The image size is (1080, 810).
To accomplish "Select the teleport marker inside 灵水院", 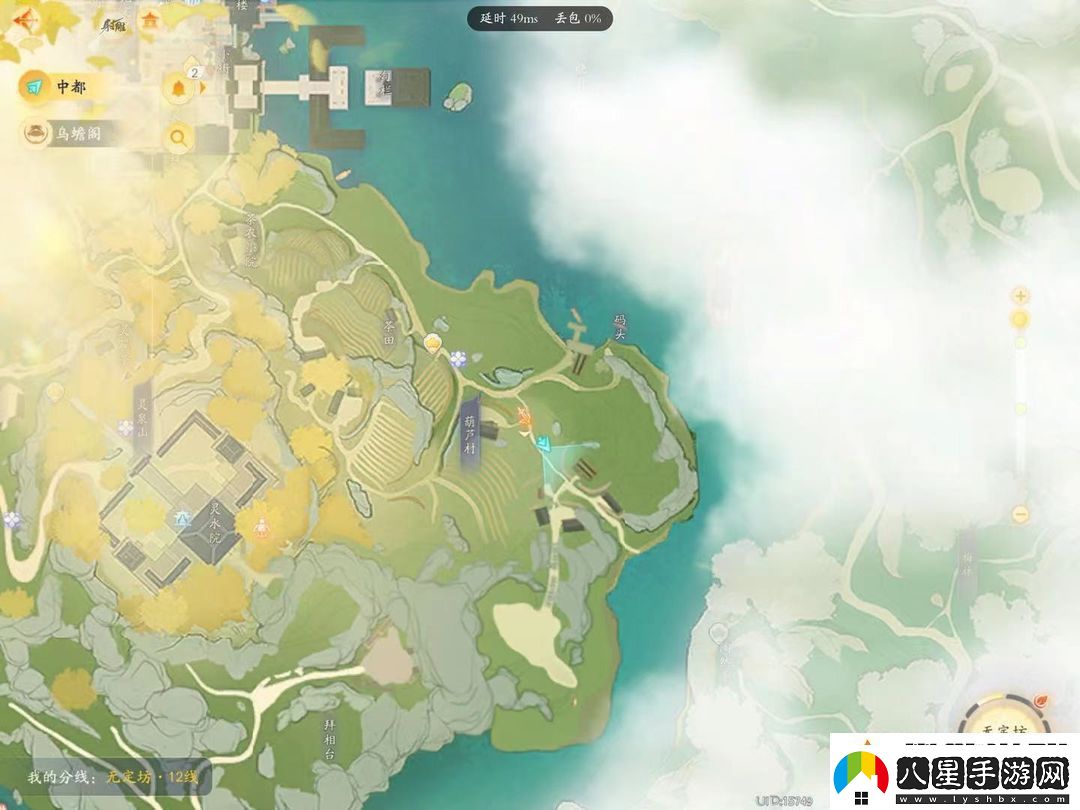I will [x=182, y=518].
